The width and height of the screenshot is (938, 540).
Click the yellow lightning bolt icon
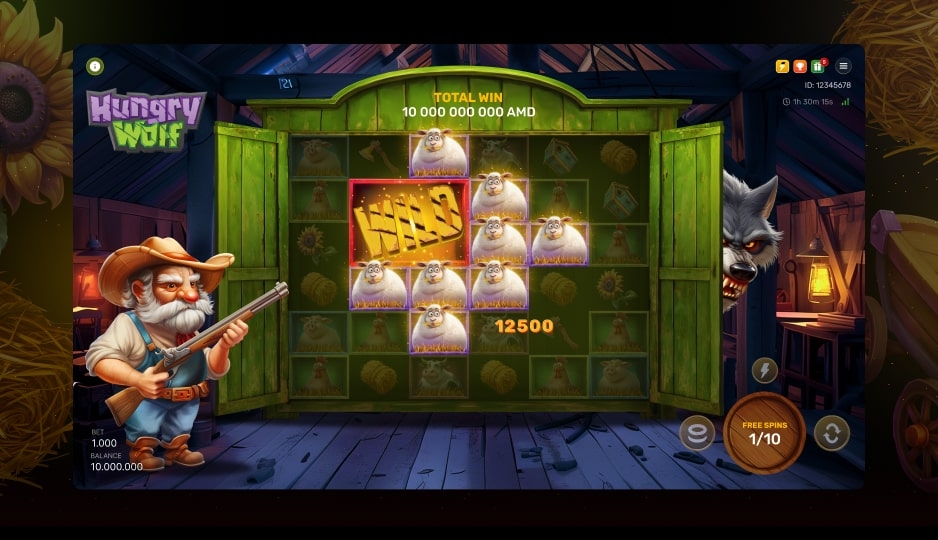(x=783, y=66)
